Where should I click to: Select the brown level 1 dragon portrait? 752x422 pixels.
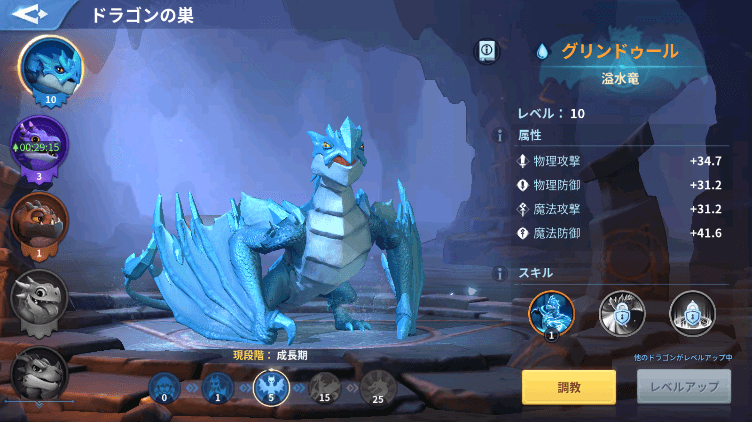[40, 220]
